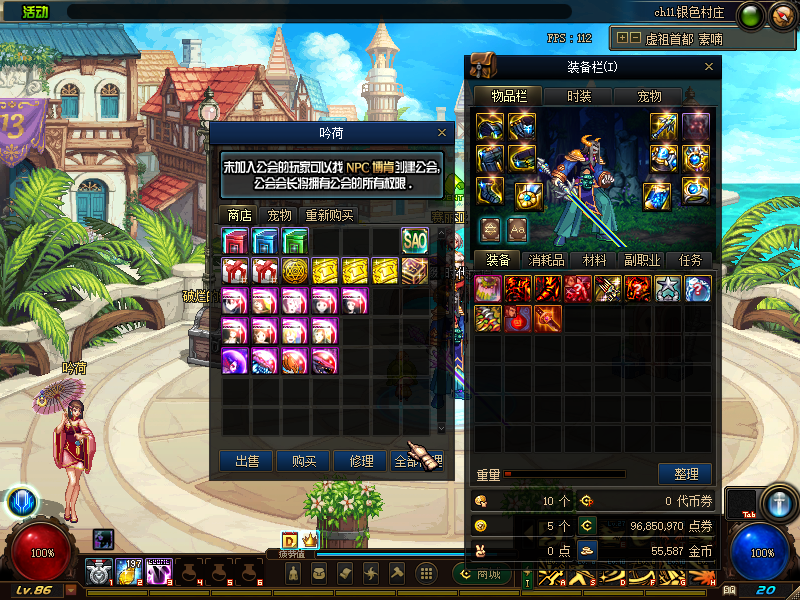Choose the 修理 repair button

(361, 461)
